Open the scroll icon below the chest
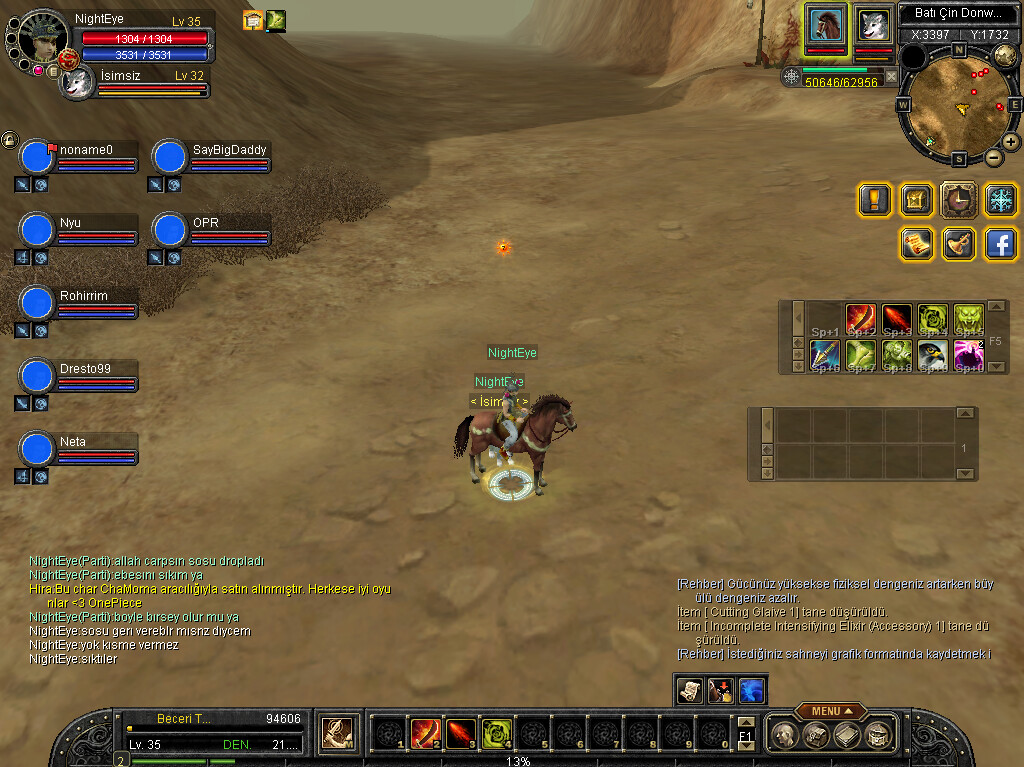This screenshot has width=1024, height=767. (917, 243)
